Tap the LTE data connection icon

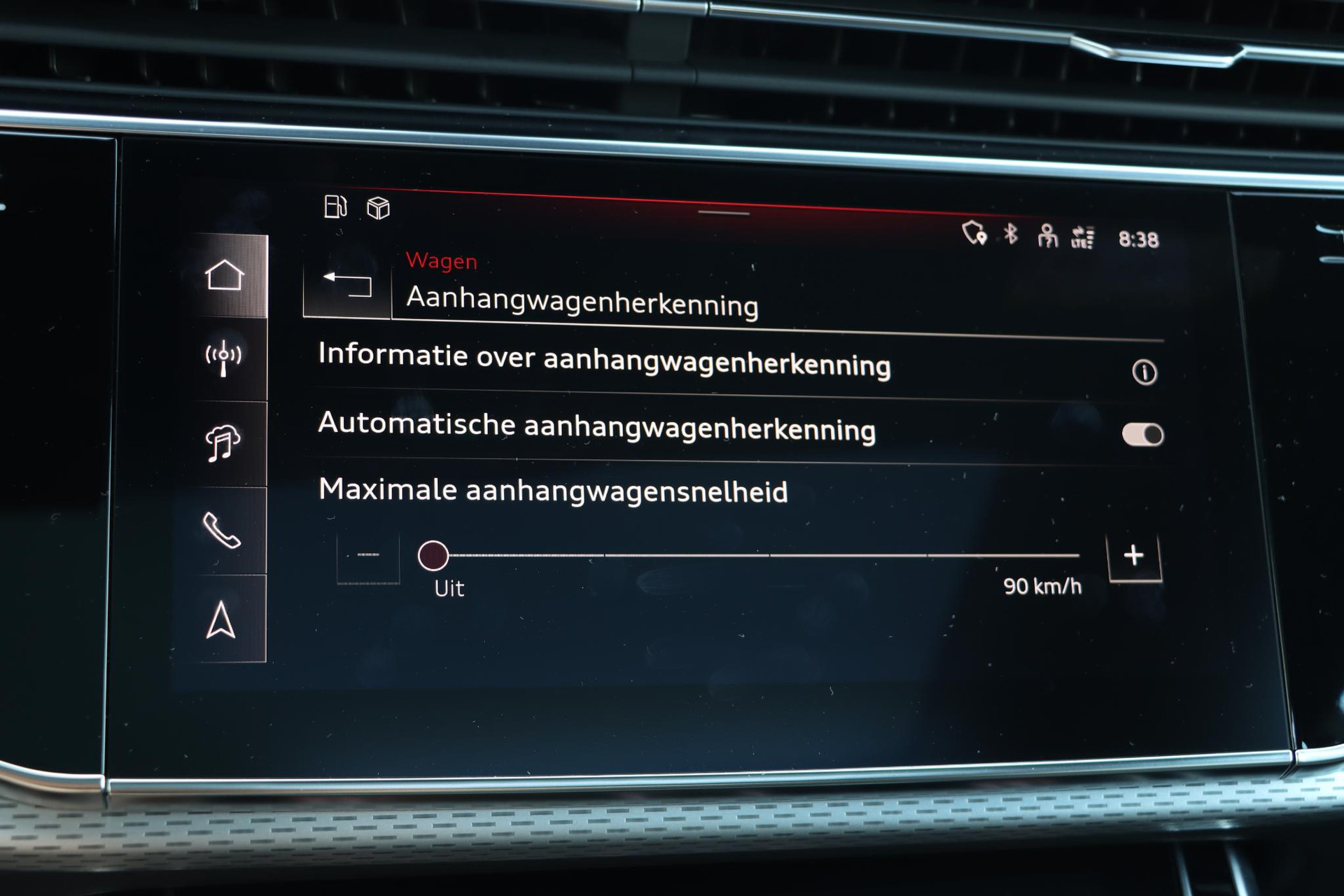tap(1082, 237)
